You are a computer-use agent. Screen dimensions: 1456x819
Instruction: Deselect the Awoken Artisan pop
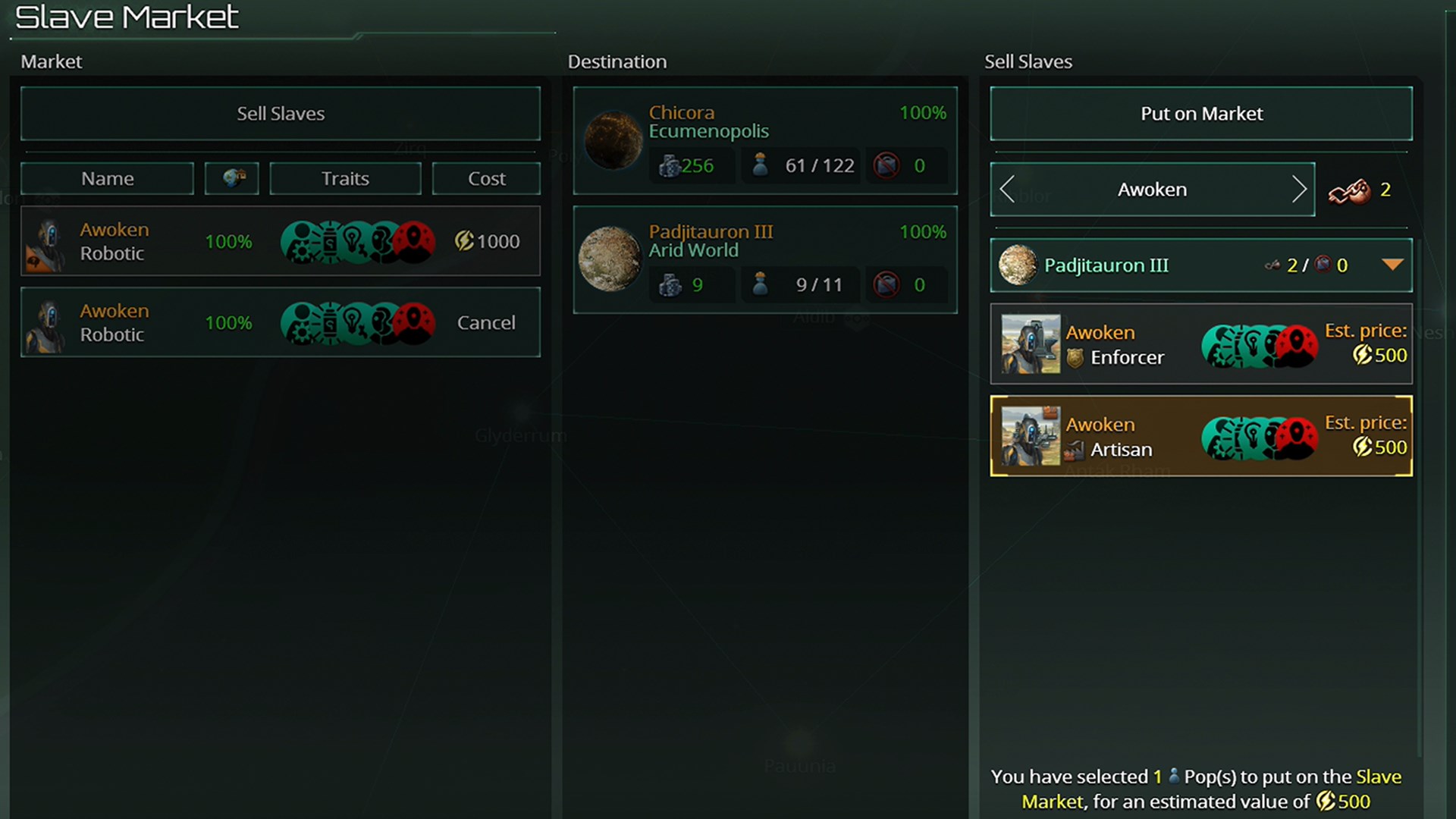point(1201,436)
